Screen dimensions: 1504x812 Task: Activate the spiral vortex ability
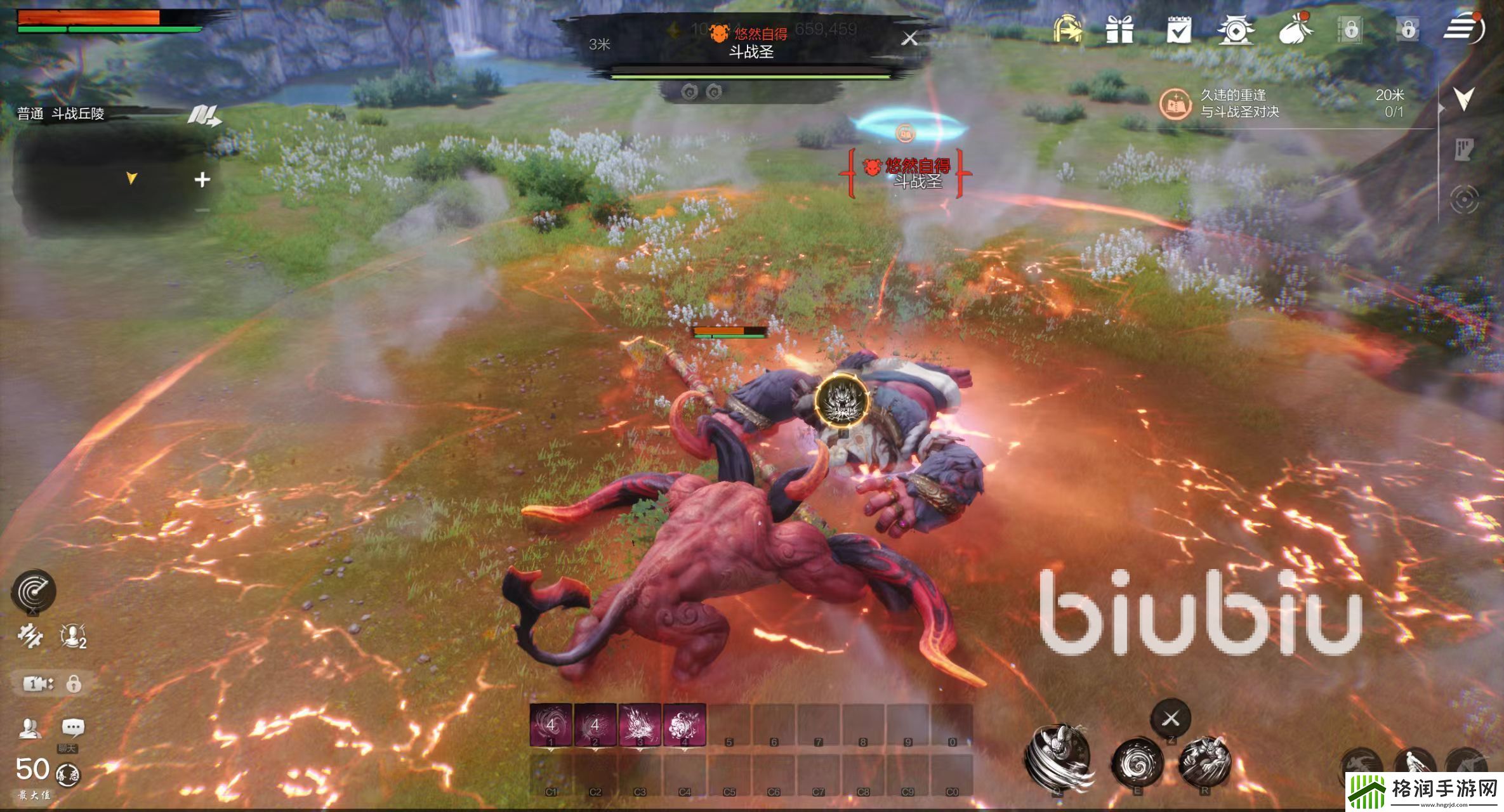pos(1137,763)
